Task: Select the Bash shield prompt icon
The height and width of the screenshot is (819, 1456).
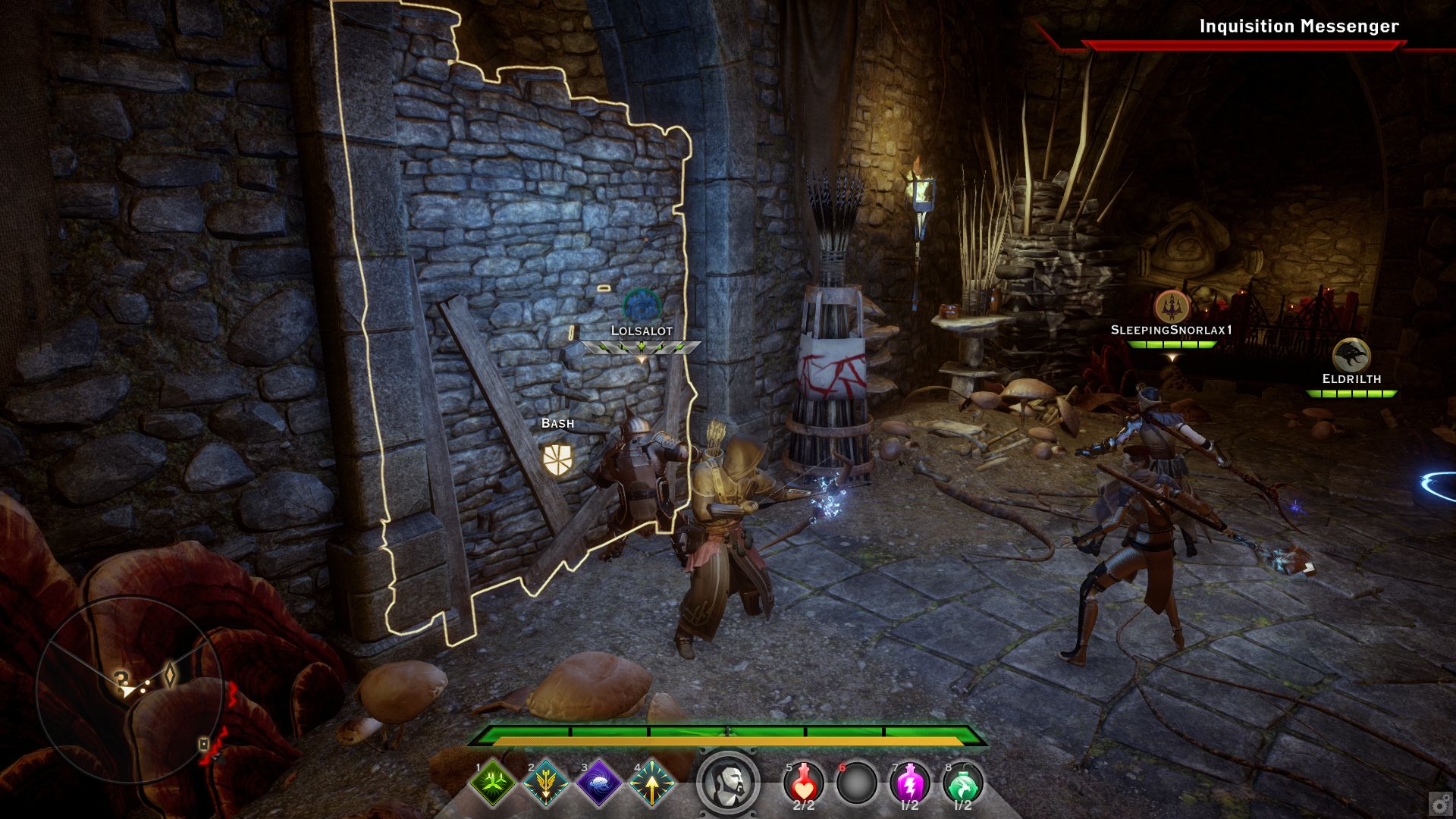Action: pyautogui.click(x=557, y=460)
